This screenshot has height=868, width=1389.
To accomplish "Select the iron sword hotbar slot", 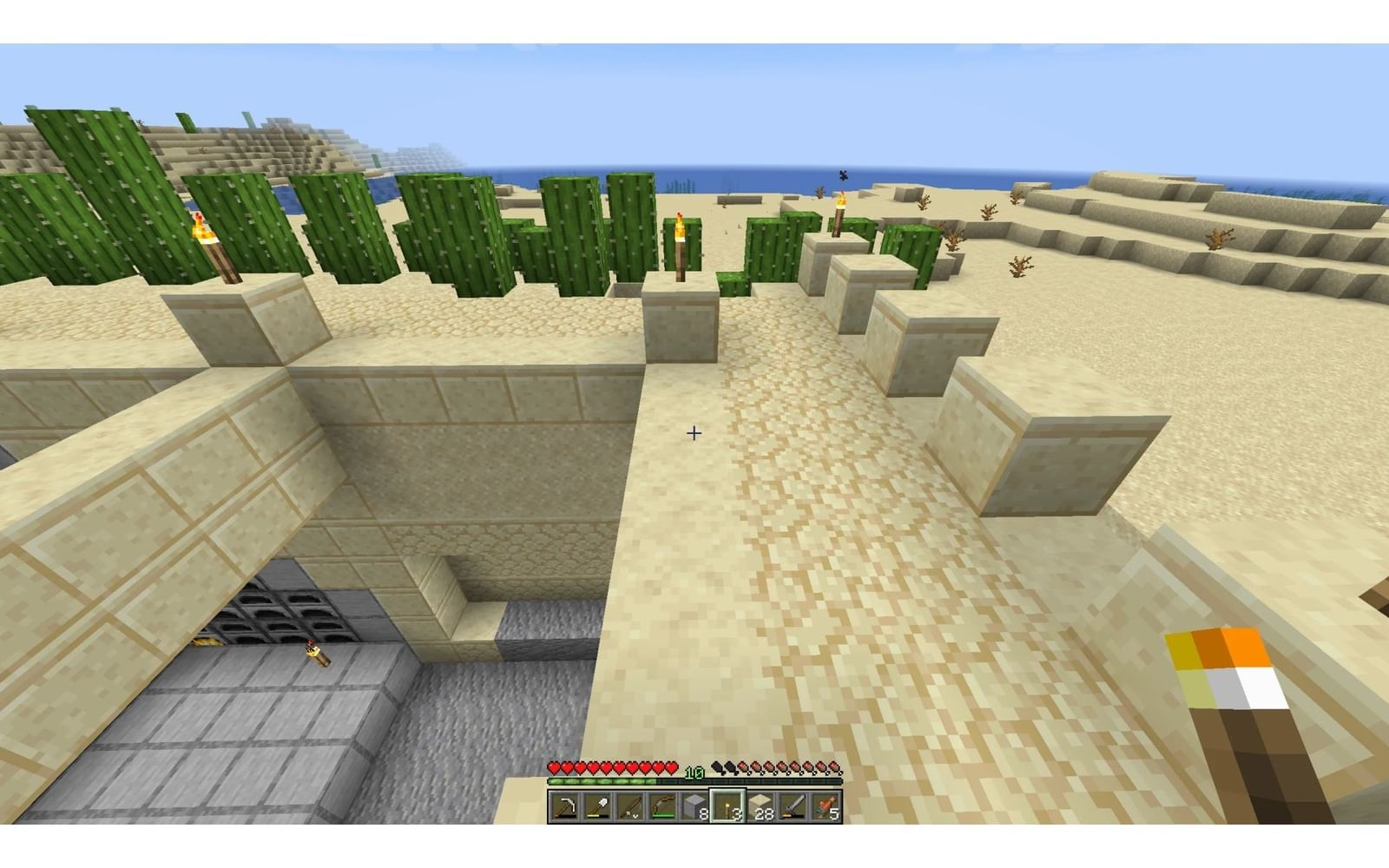I will (792, 806).
